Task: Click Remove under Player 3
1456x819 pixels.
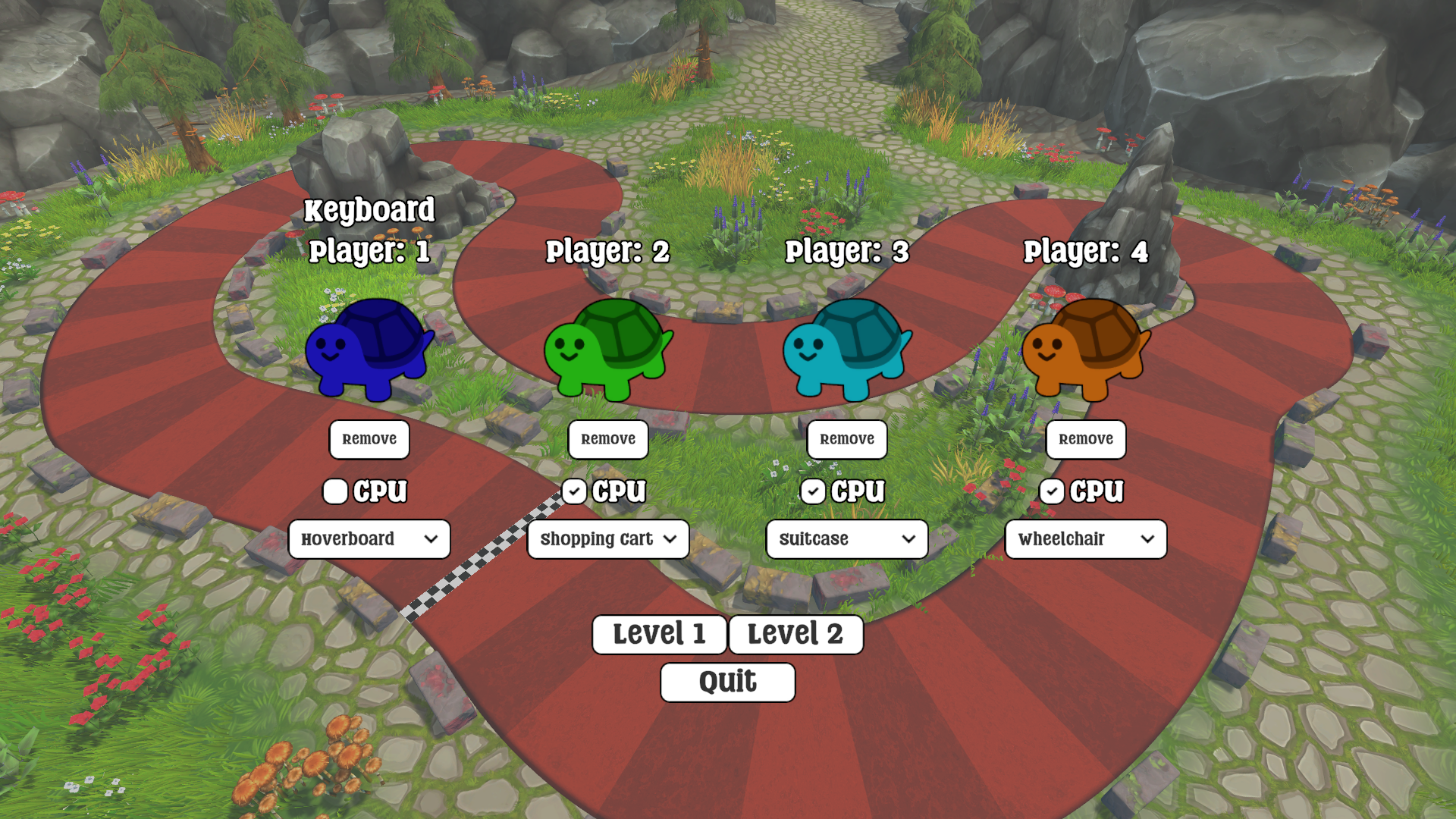Action: click(847, 440)
